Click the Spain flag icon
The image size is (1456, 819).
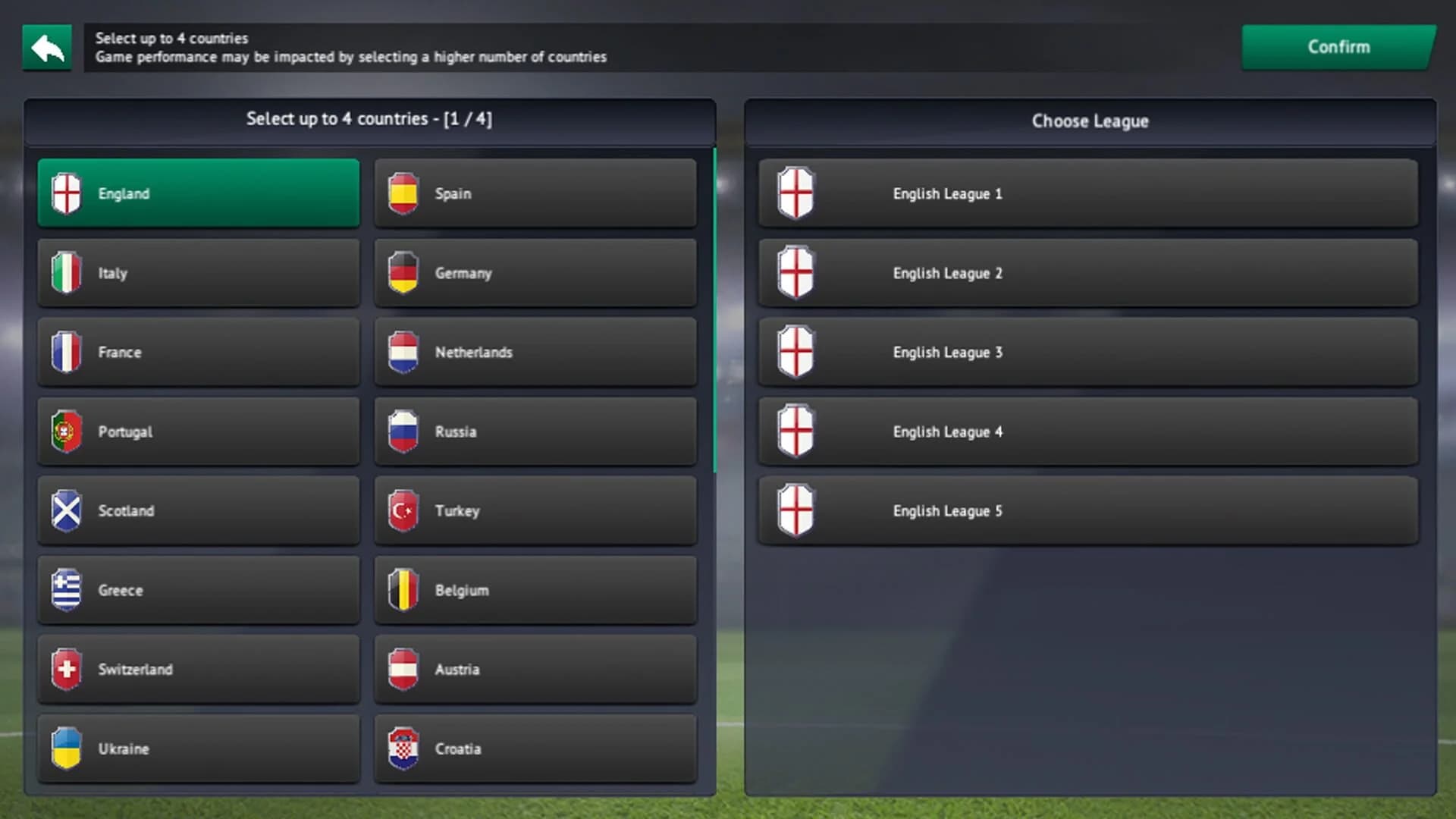point(404,193)
